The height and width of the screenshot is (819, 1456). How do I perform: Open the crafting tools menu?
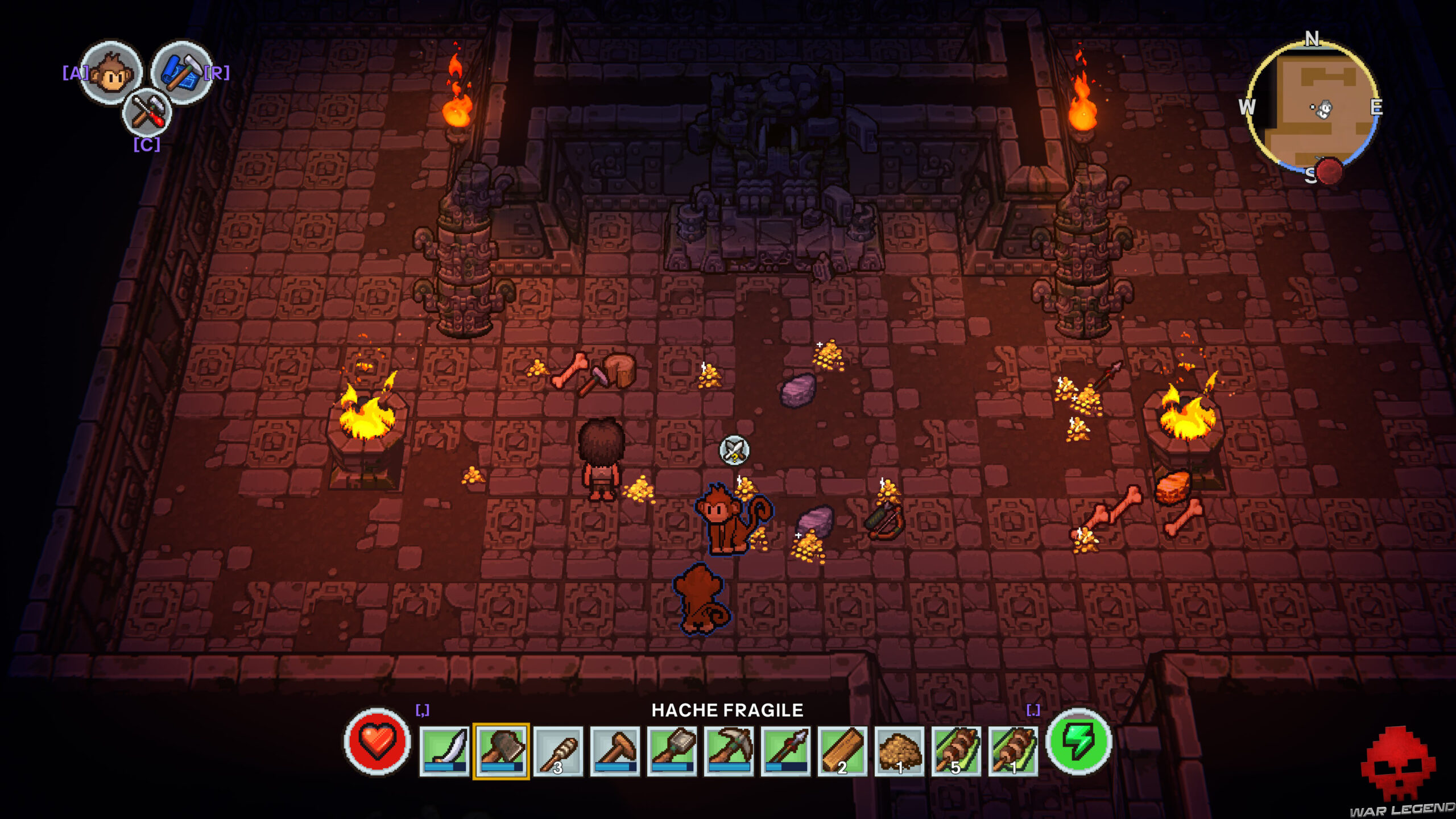[147, 112]
